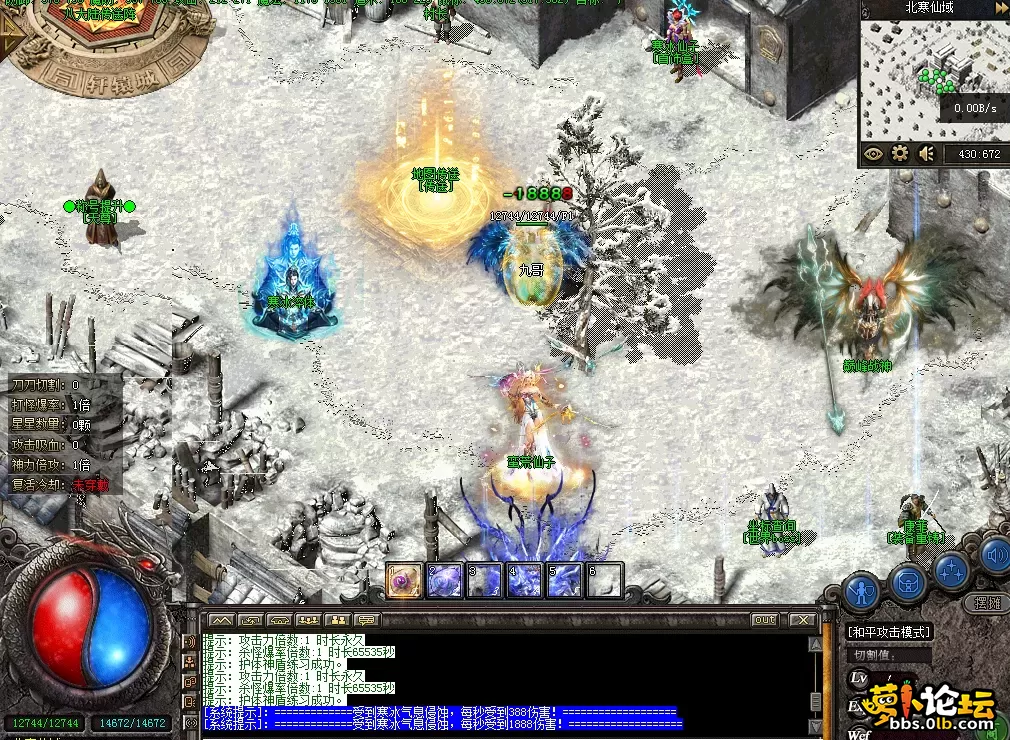This screenshot has height=740, width=1010.
Task: Open the 摆摊 stall button
Action: [x=986, y=603]
